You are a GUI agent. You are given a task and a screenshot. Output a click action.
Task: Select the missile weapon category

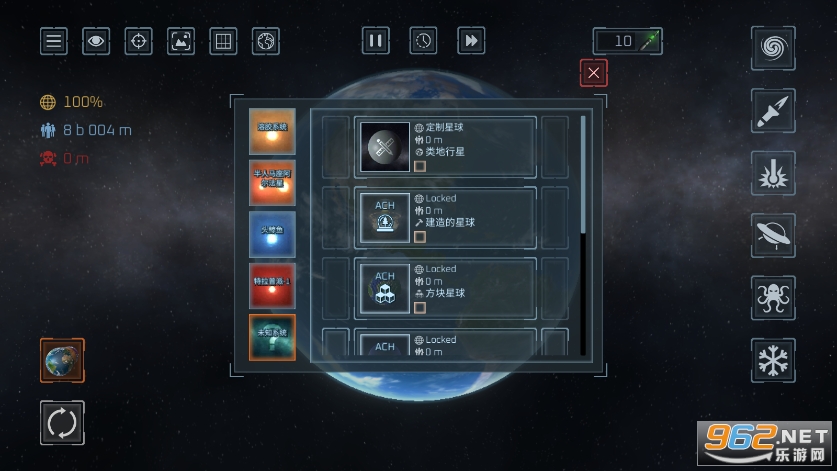(773, 111)
